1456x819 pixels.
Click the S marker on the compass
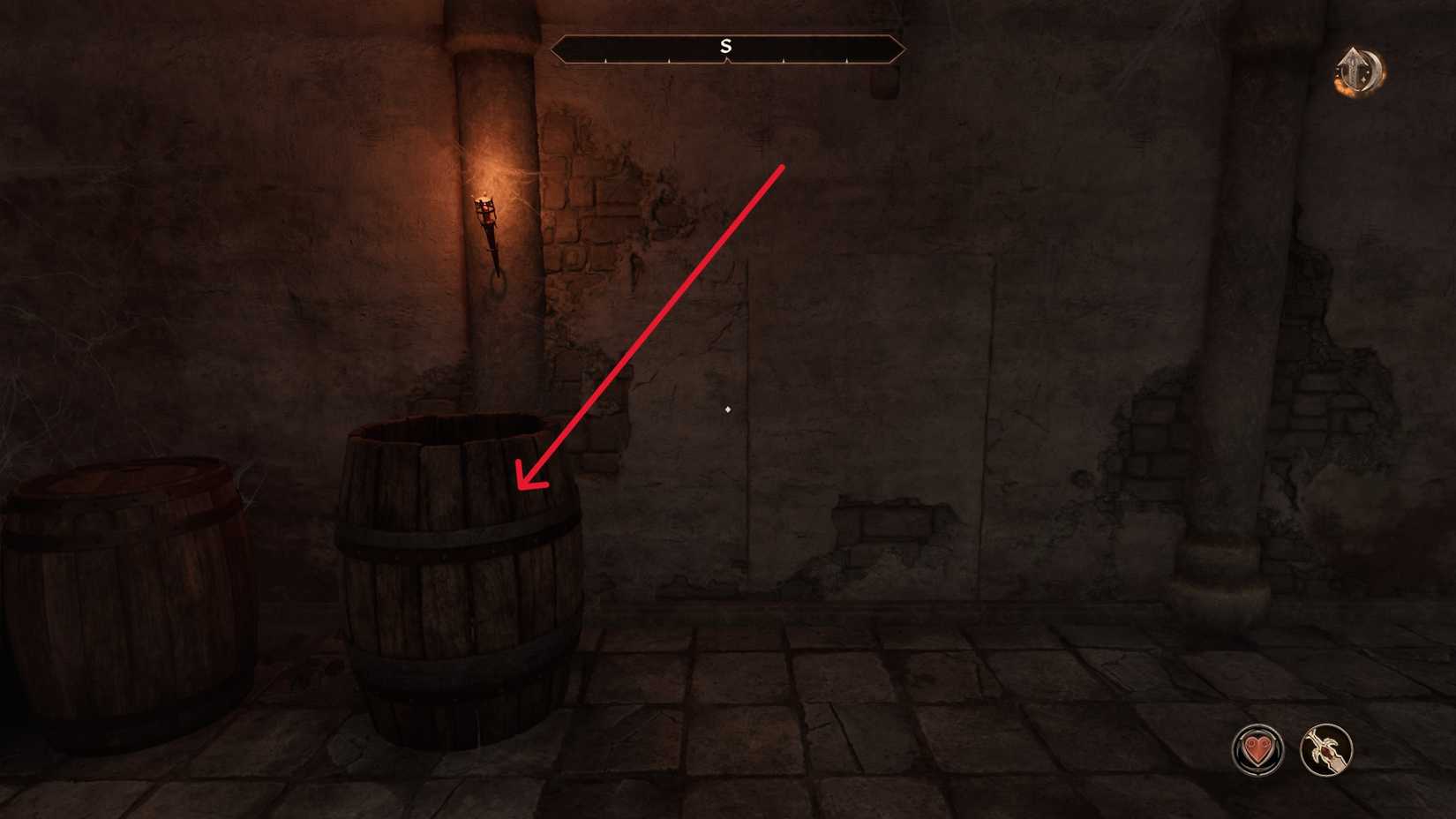tap(725, 46)
